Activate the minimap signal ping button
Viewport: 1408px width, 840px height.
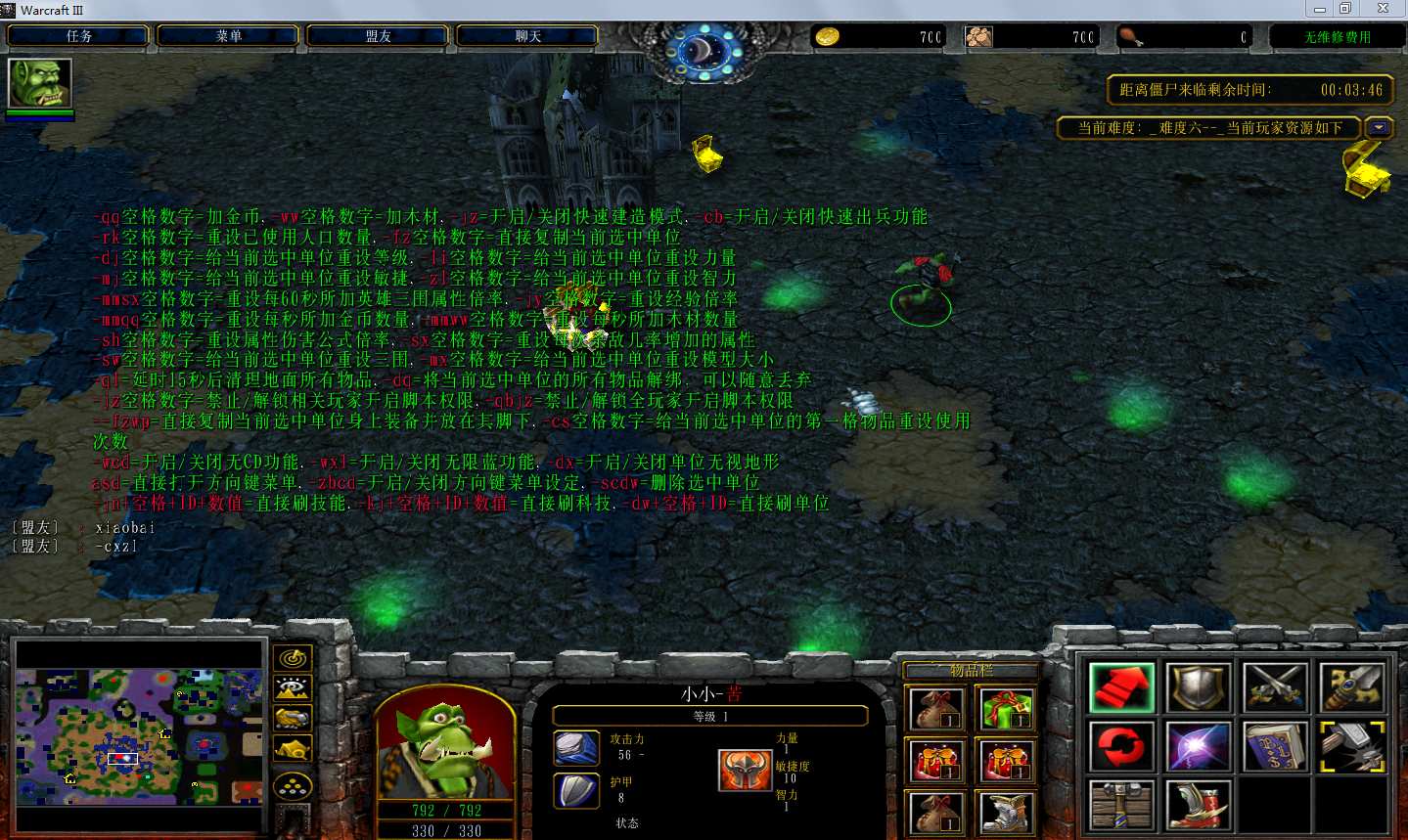293,658
